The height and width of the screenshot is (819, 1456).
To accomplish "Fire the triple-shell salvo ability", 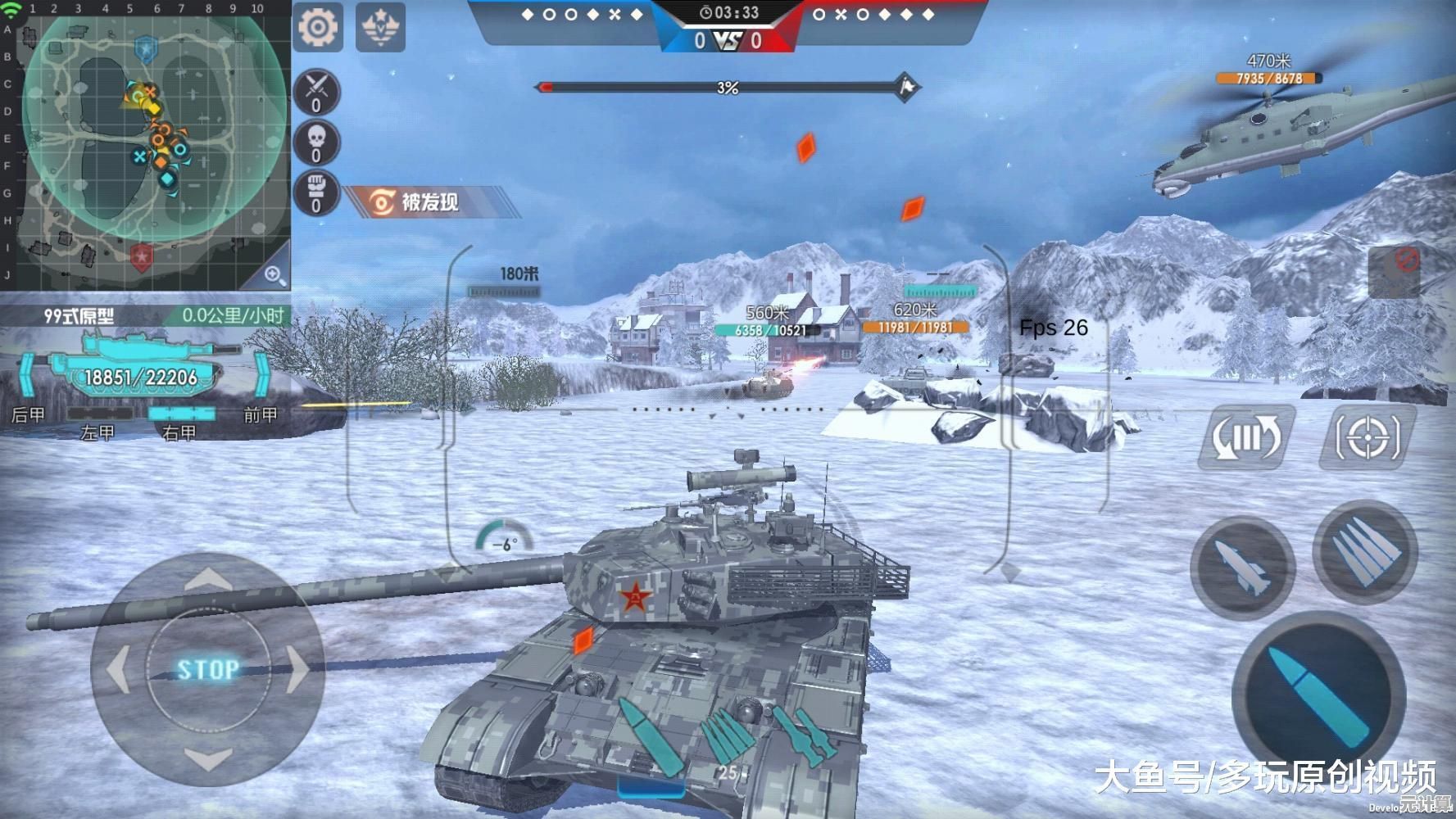I will [1364, 553].
